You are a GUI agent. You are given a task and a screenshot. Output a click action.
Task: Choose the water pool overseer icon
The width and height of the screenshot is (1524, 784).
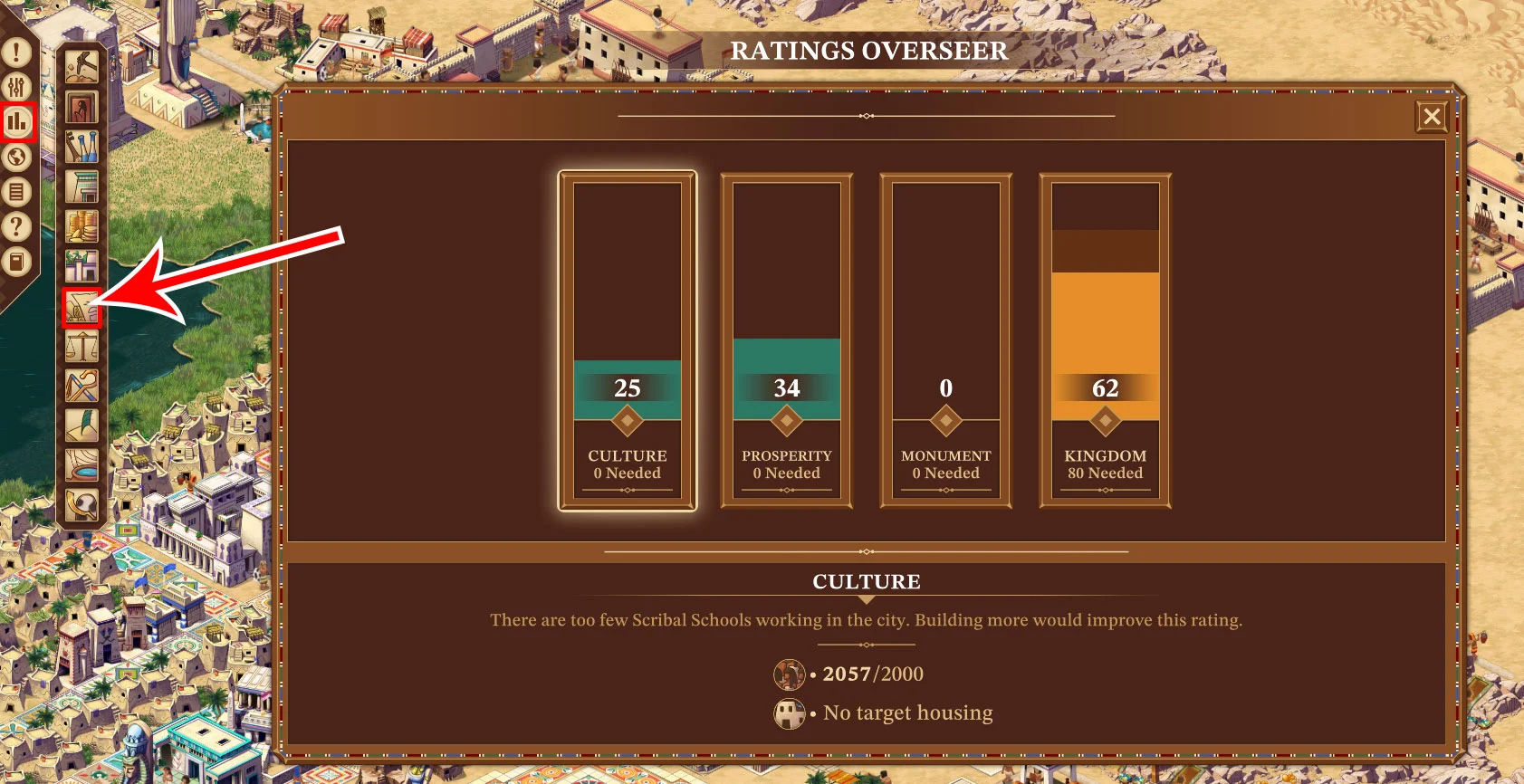[81, 465]
